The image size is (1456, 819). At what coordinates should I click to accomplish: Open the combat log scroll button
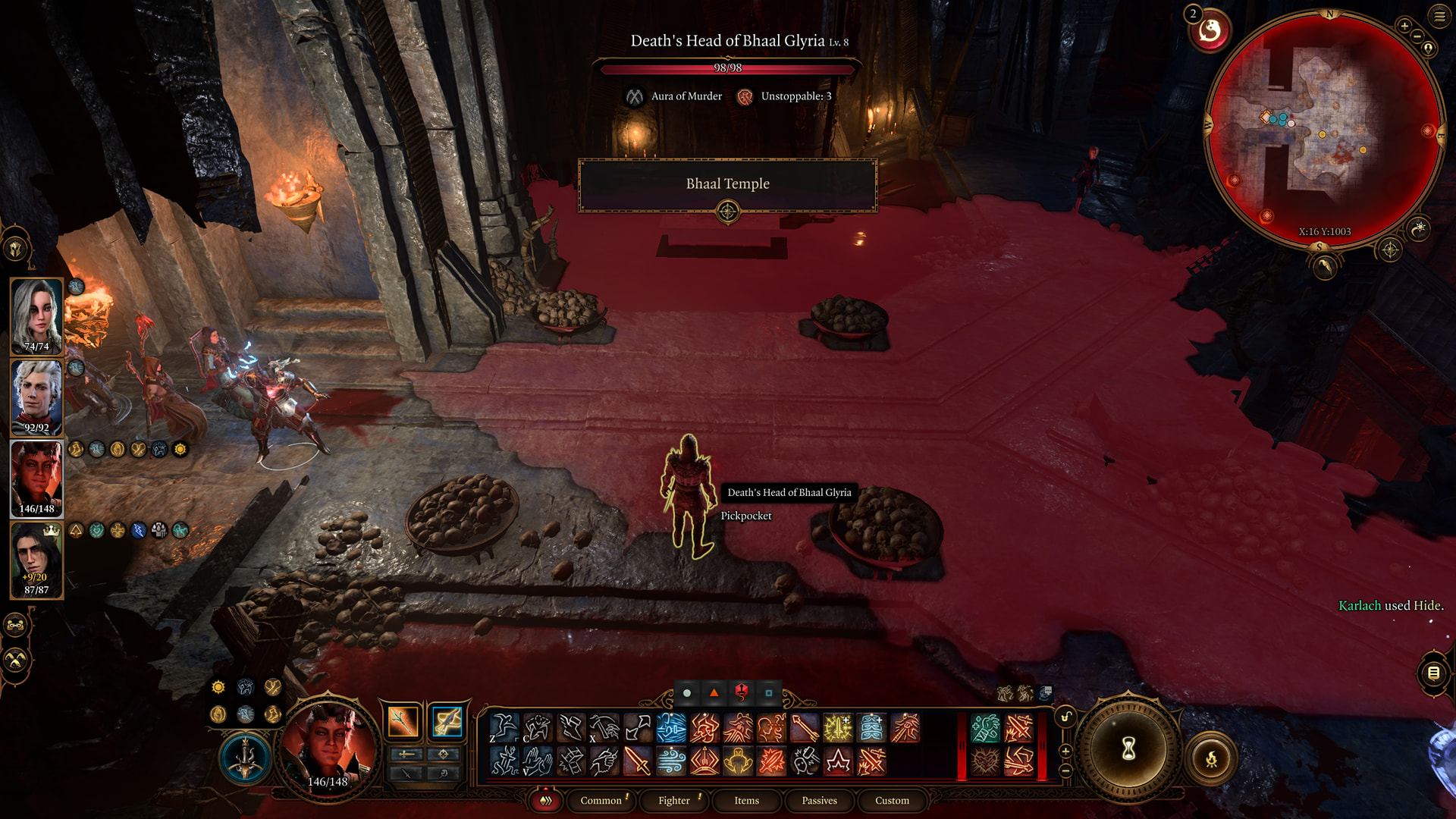coord(1433,673)
